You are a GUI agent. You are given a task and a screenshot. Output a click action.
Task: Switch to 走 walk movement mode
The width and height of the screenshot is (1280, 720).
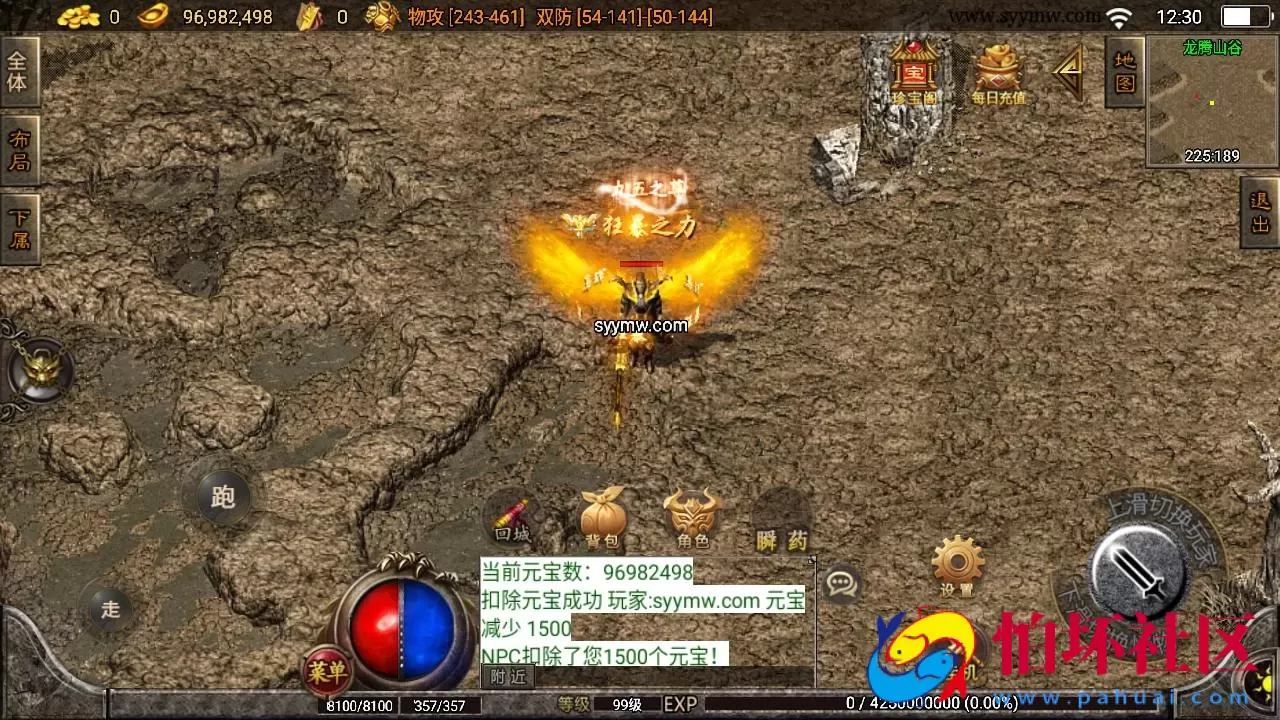[110, 608]
